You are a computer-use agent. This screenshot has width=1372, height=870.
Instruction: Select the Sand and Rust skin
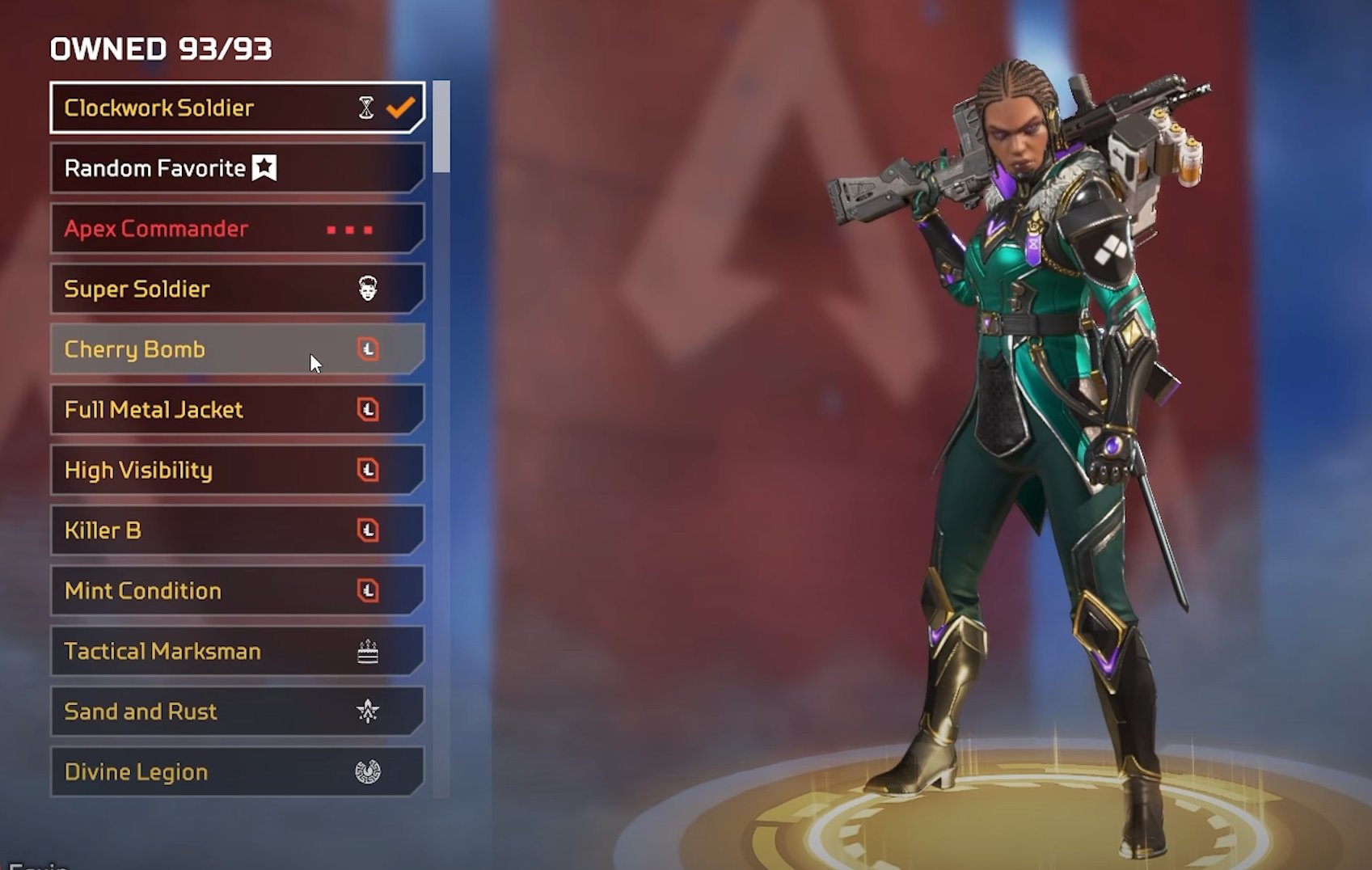click(x=236, y=712)
